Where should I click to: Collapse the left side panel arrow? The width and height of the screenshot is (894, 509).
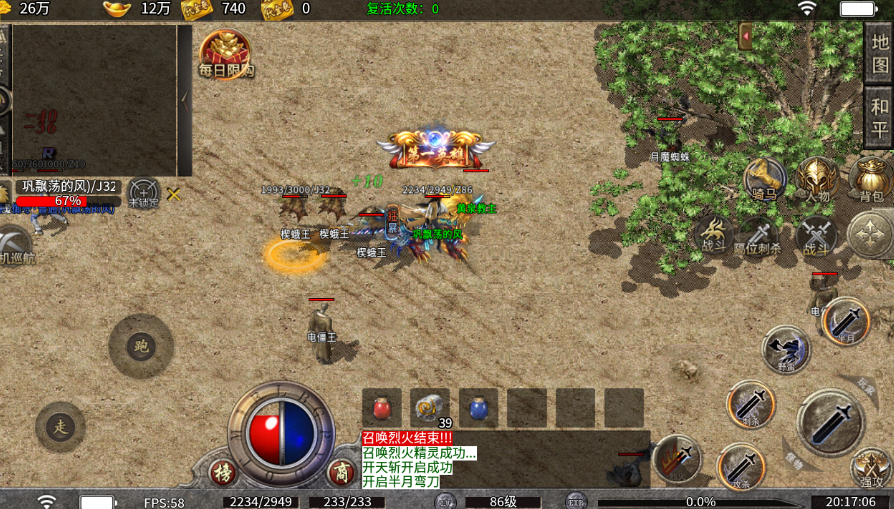tap(184, 98)
